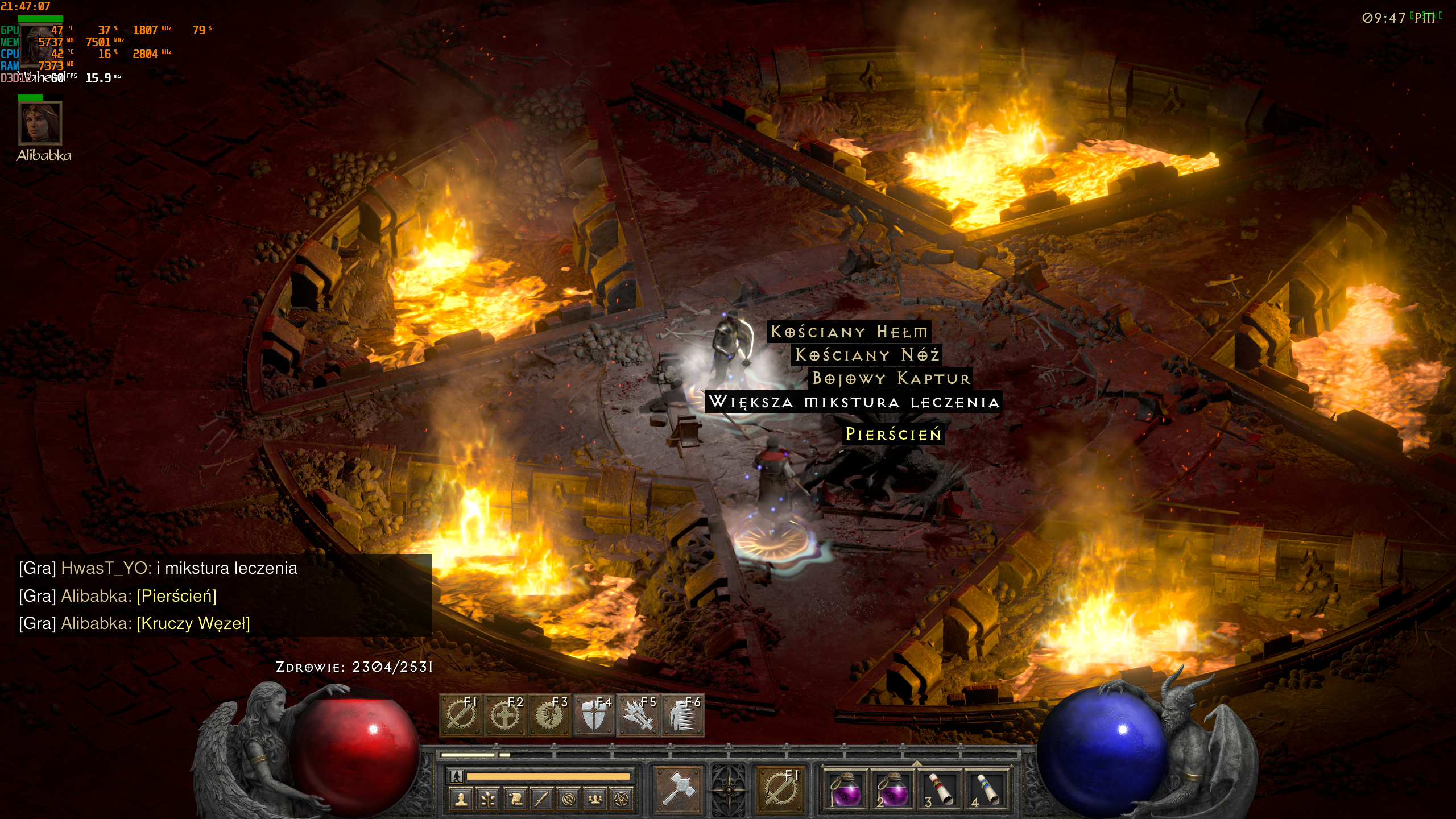The width and height of the screenshot is (1456, 819).
Task: Show the quest log scroll icon
Action: (515, 800)
